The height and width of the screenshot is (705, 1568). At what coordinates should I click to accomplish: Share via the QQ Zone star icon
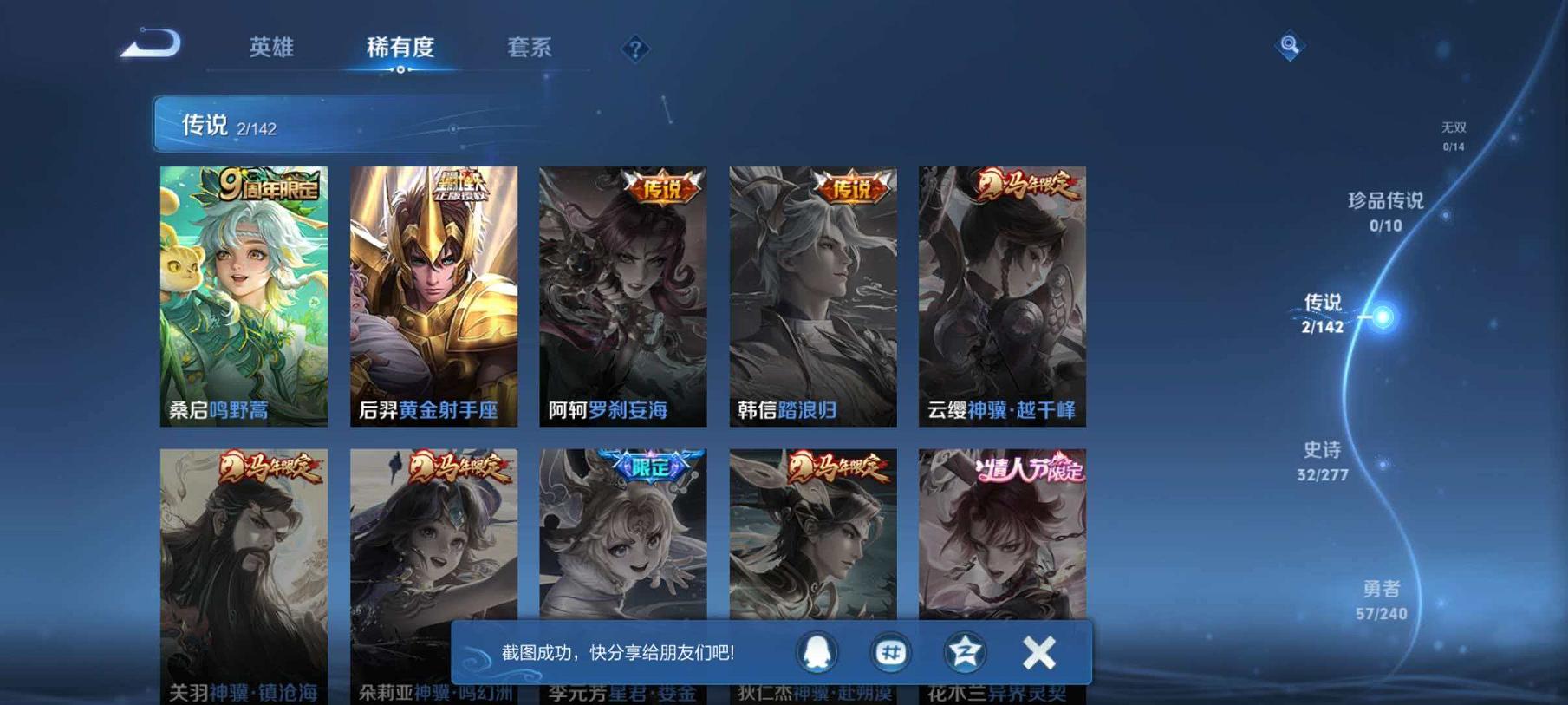tap(964, 651)
